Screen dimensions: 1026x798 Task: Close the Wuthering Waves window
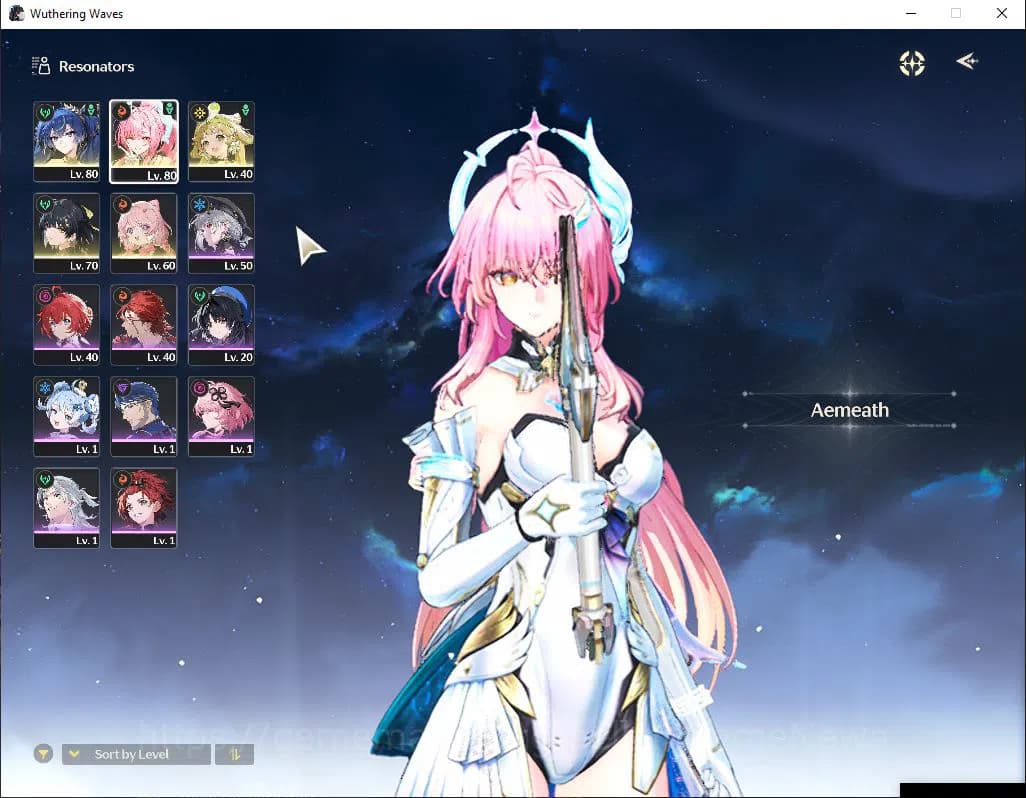click(1002, 14)
